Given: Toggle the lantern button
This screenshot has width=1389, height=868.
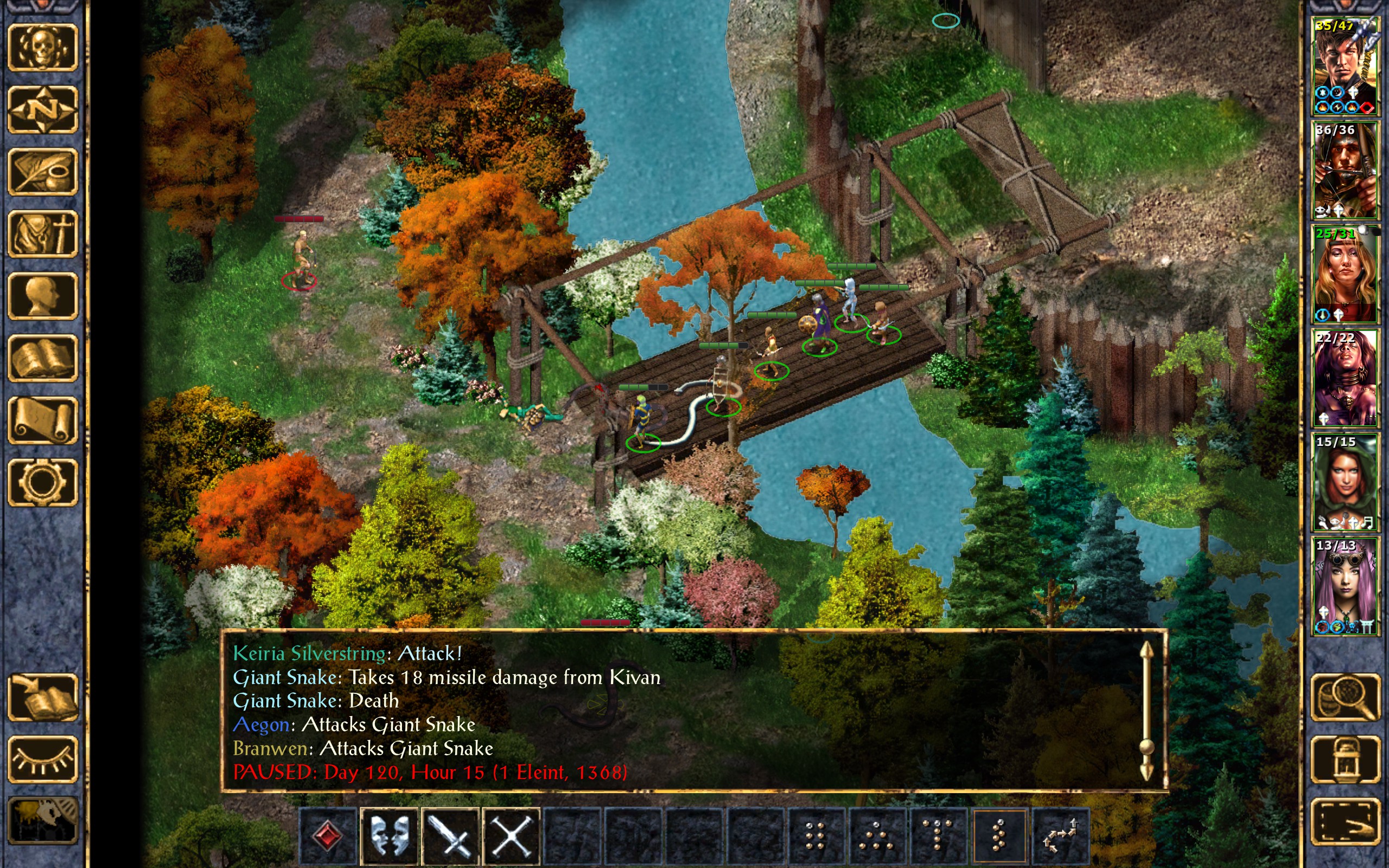Looking at the screenshot, I should [1345, 759].
